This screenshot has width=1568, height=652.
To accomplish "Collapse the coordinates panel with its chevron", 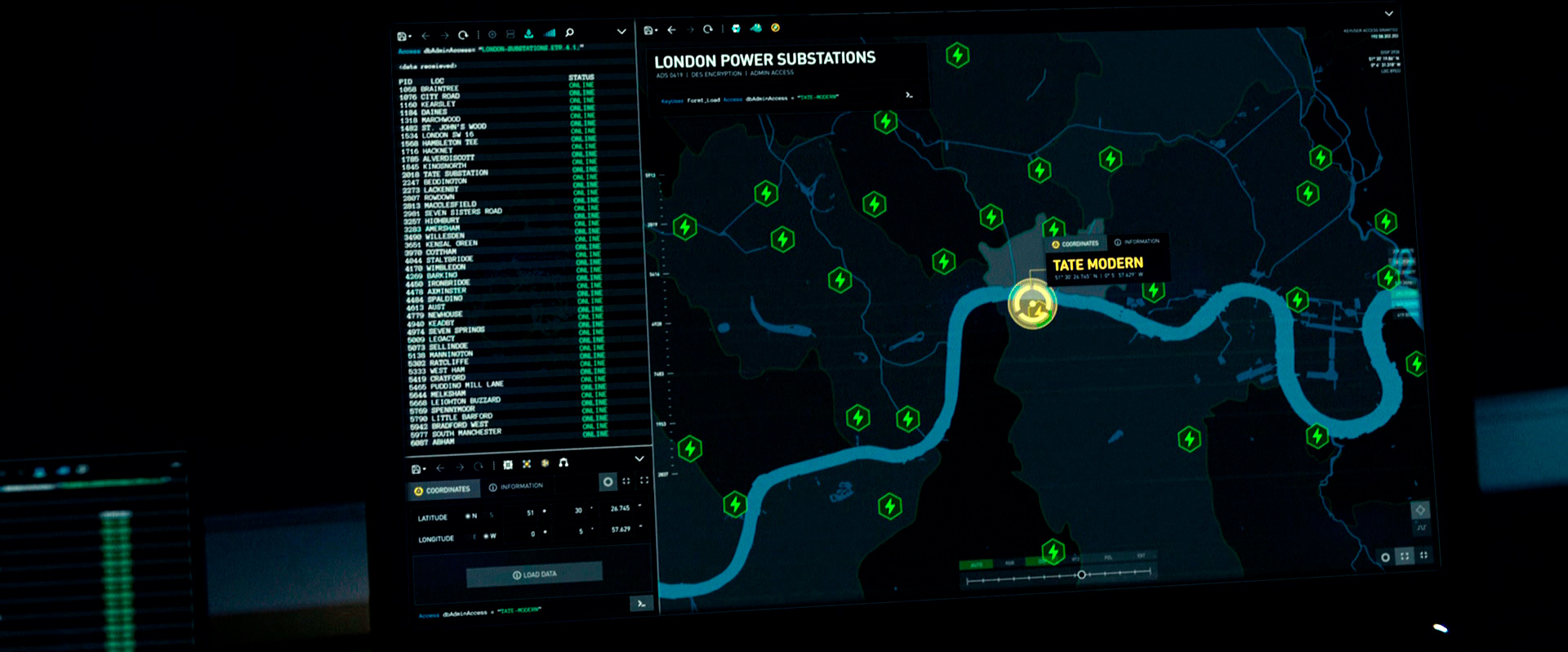I will (639, 458).
